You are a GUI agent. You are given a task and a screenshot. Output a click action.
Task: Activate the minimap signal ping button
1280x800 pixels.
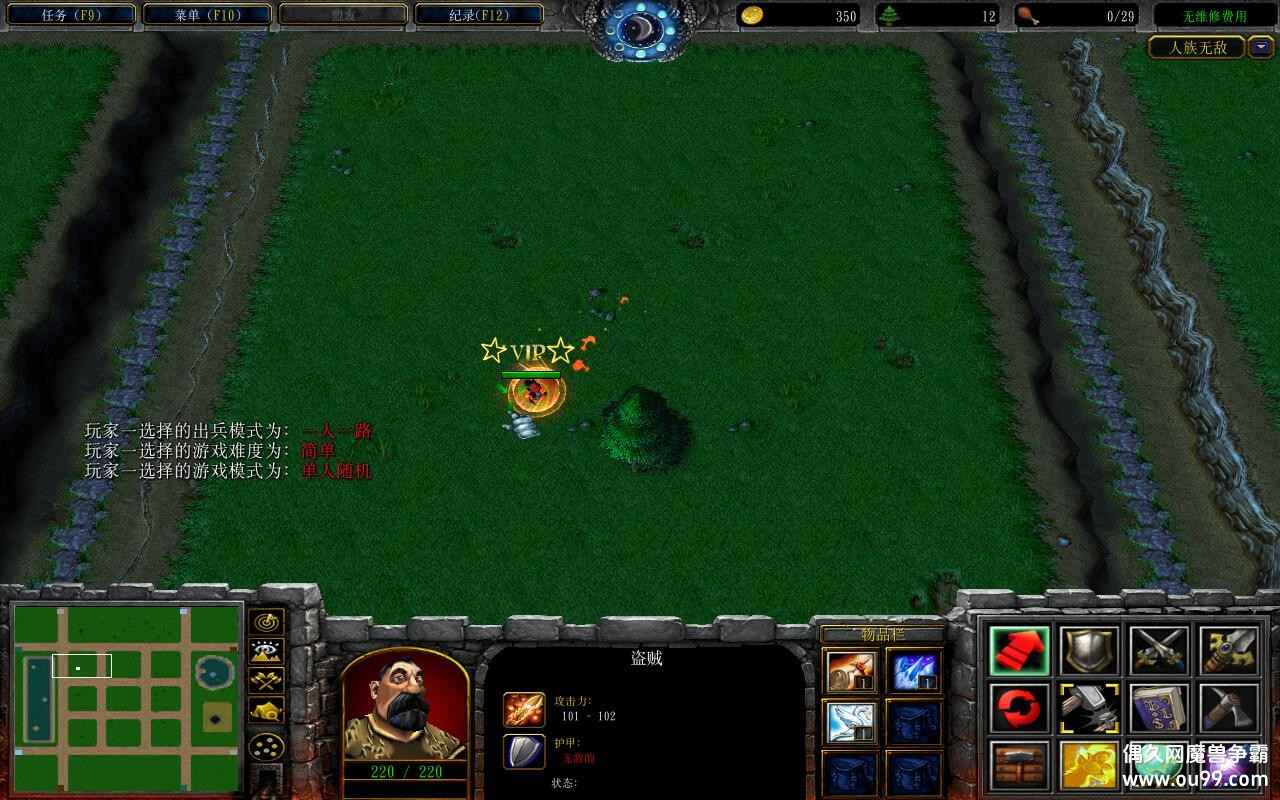click(266, 622)
